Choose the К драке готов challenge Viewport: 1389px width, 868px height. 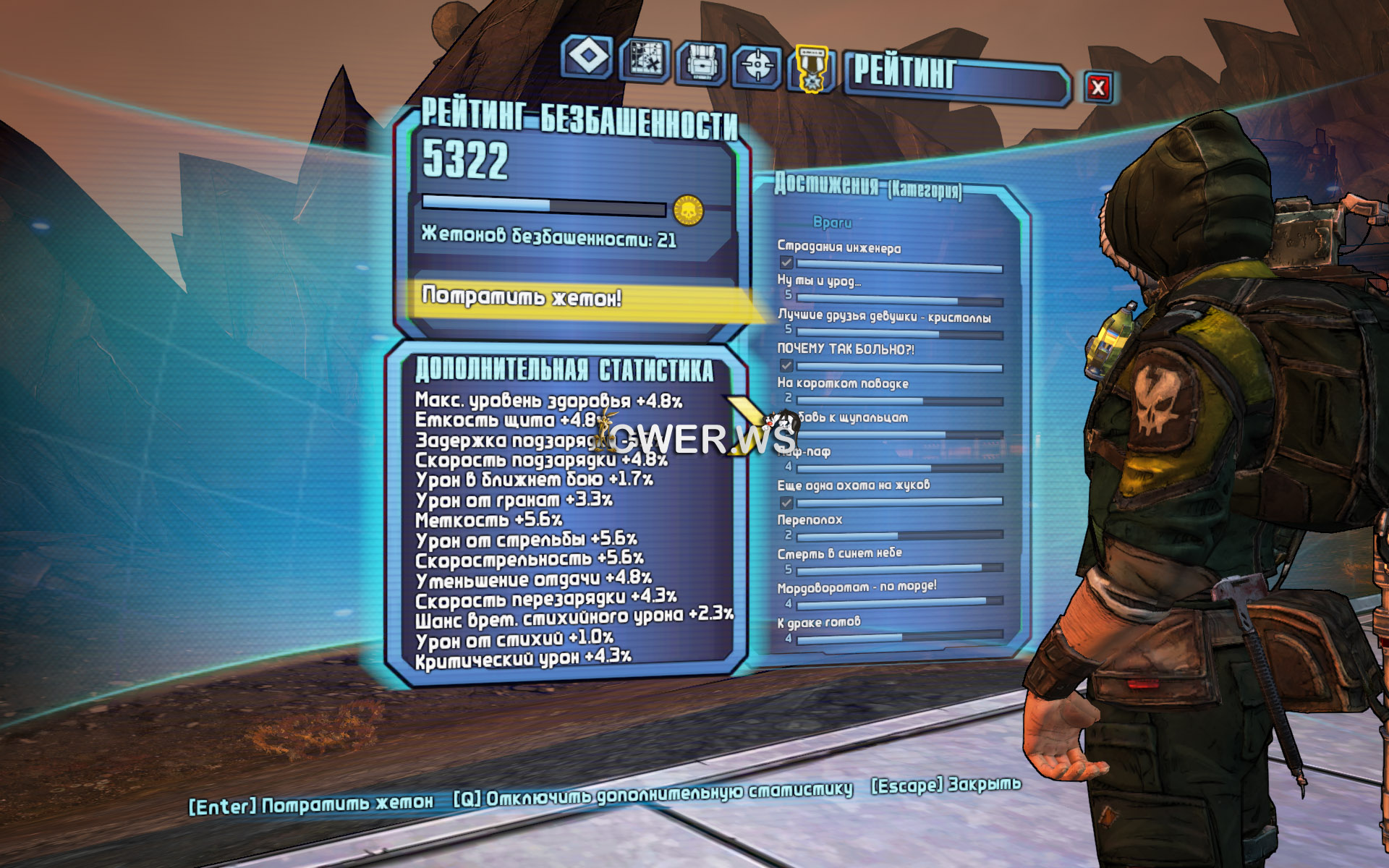(x=819, y=622)
